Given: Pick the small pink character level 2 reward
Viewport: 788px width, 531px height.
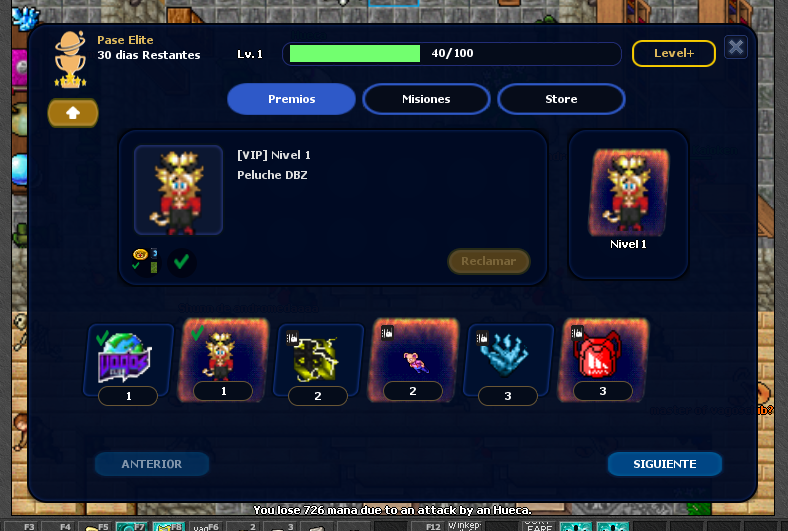Looking at the screenshot, I should (x=414, y=356).
